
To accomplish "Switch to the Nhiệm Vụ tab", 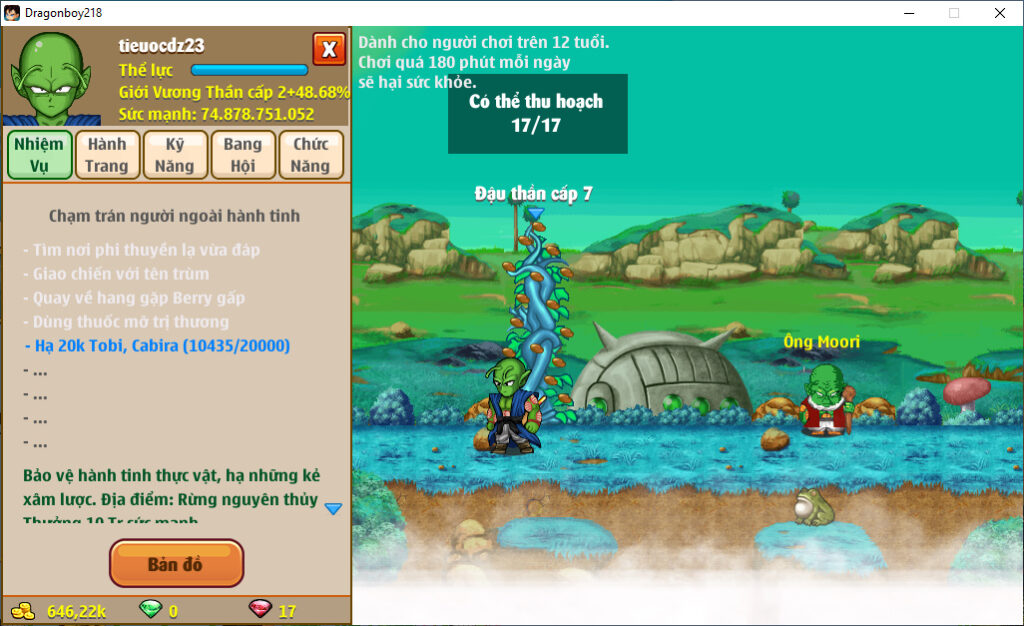I will (39, 155).
